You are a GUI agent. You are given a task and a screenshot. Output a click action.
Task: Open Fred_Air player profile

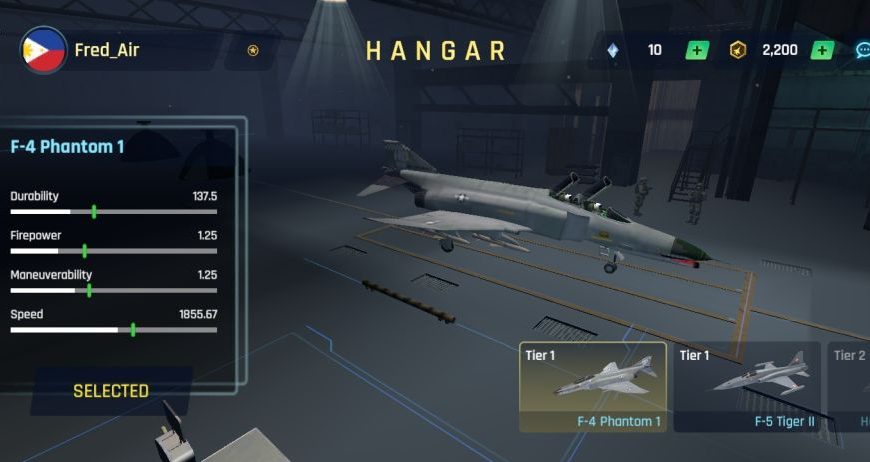(x=107, y=50)
